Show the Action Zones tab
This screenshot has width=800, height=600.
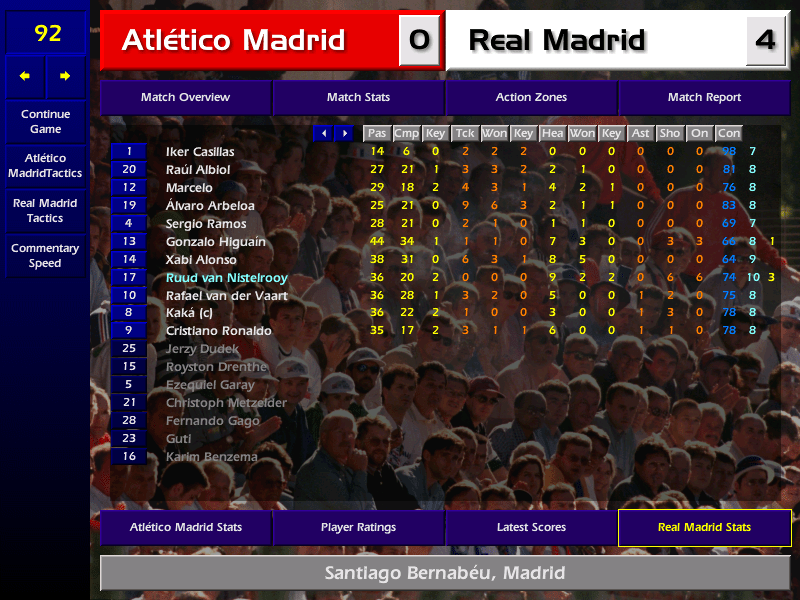point(531,98)
